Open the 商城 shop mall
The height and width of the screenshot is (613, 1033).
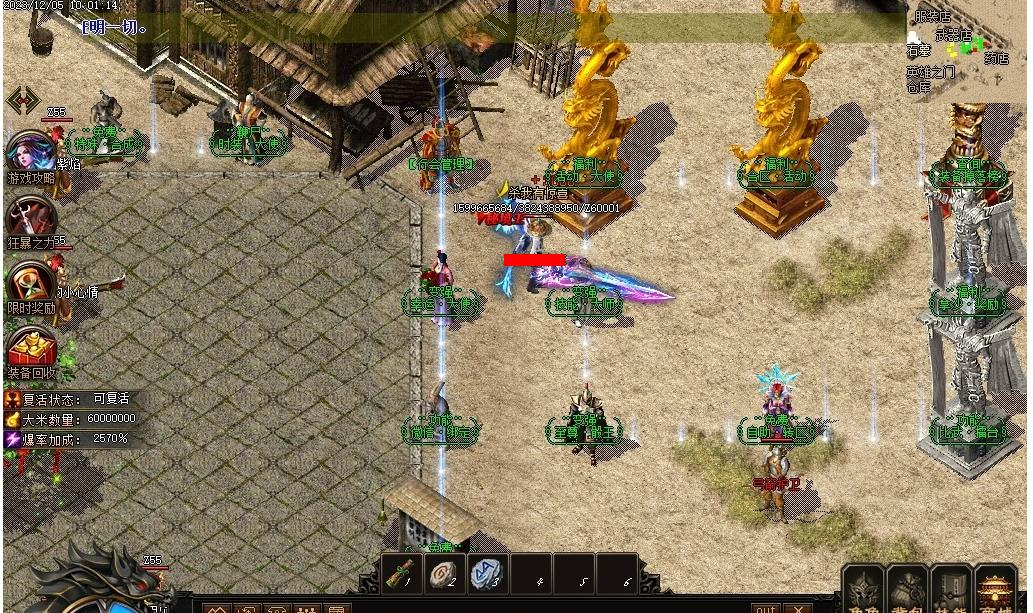995,591
